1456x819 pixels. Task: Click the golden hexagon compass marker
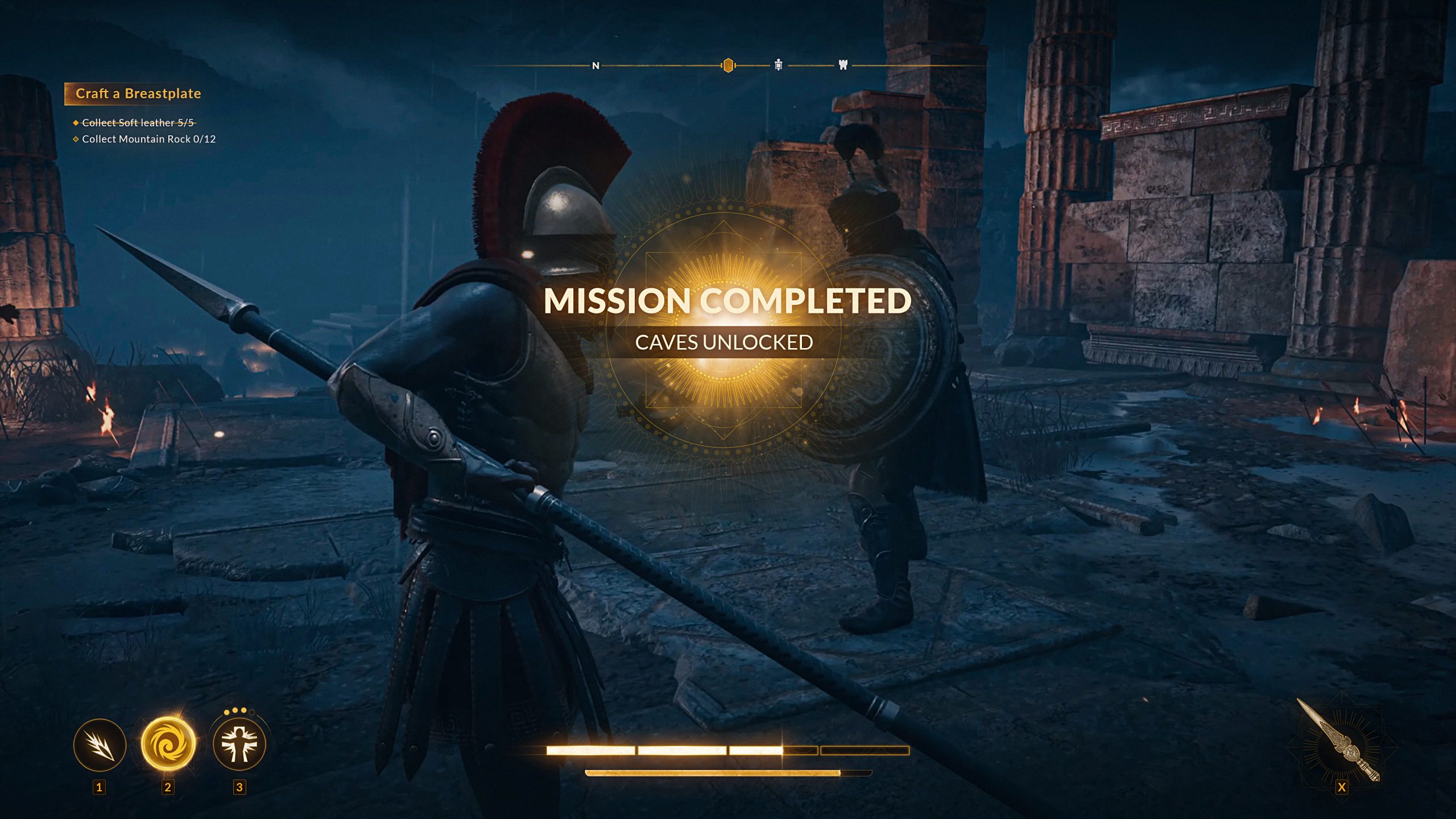click(727, 66)
